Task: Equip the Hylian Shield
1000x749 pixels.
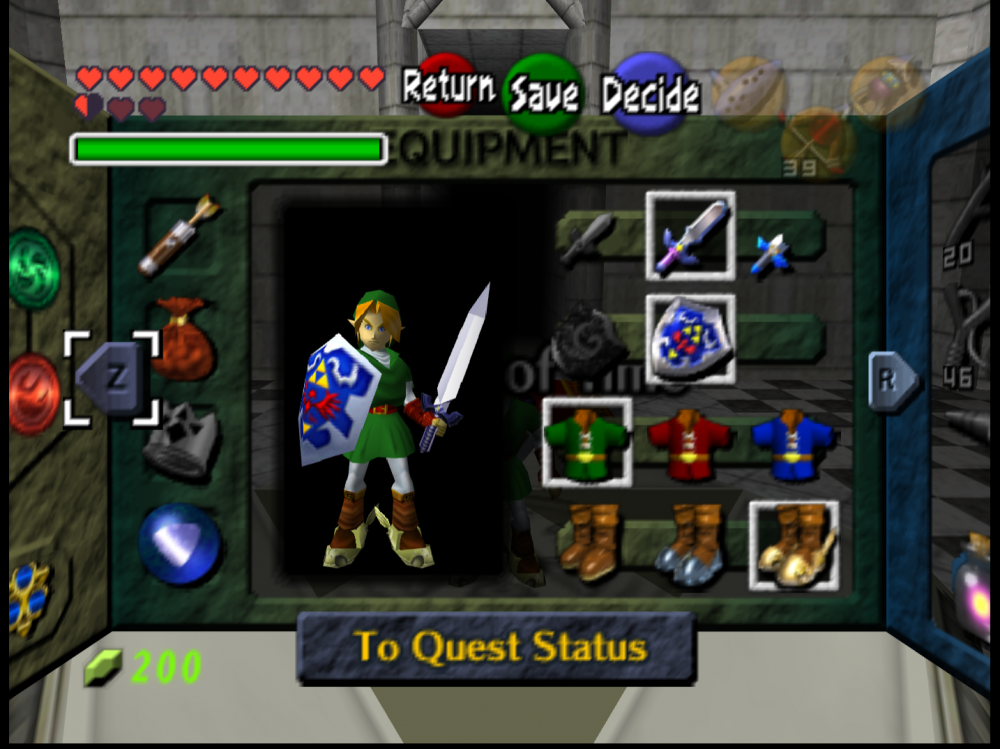Action: point(690,339)
